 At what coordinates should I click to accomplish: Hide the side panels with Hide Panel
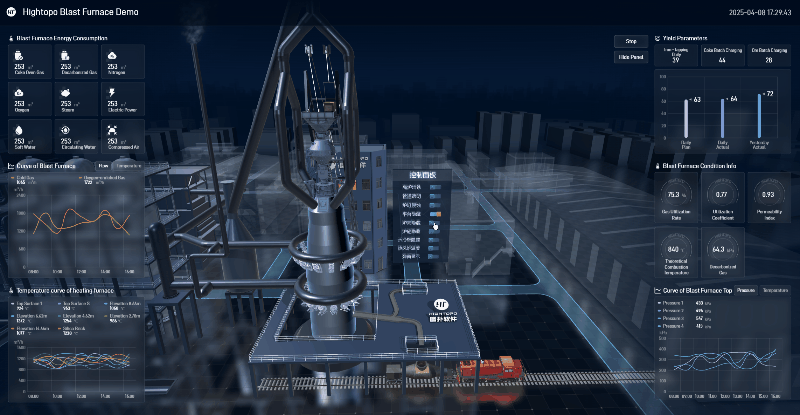point(630,57)
